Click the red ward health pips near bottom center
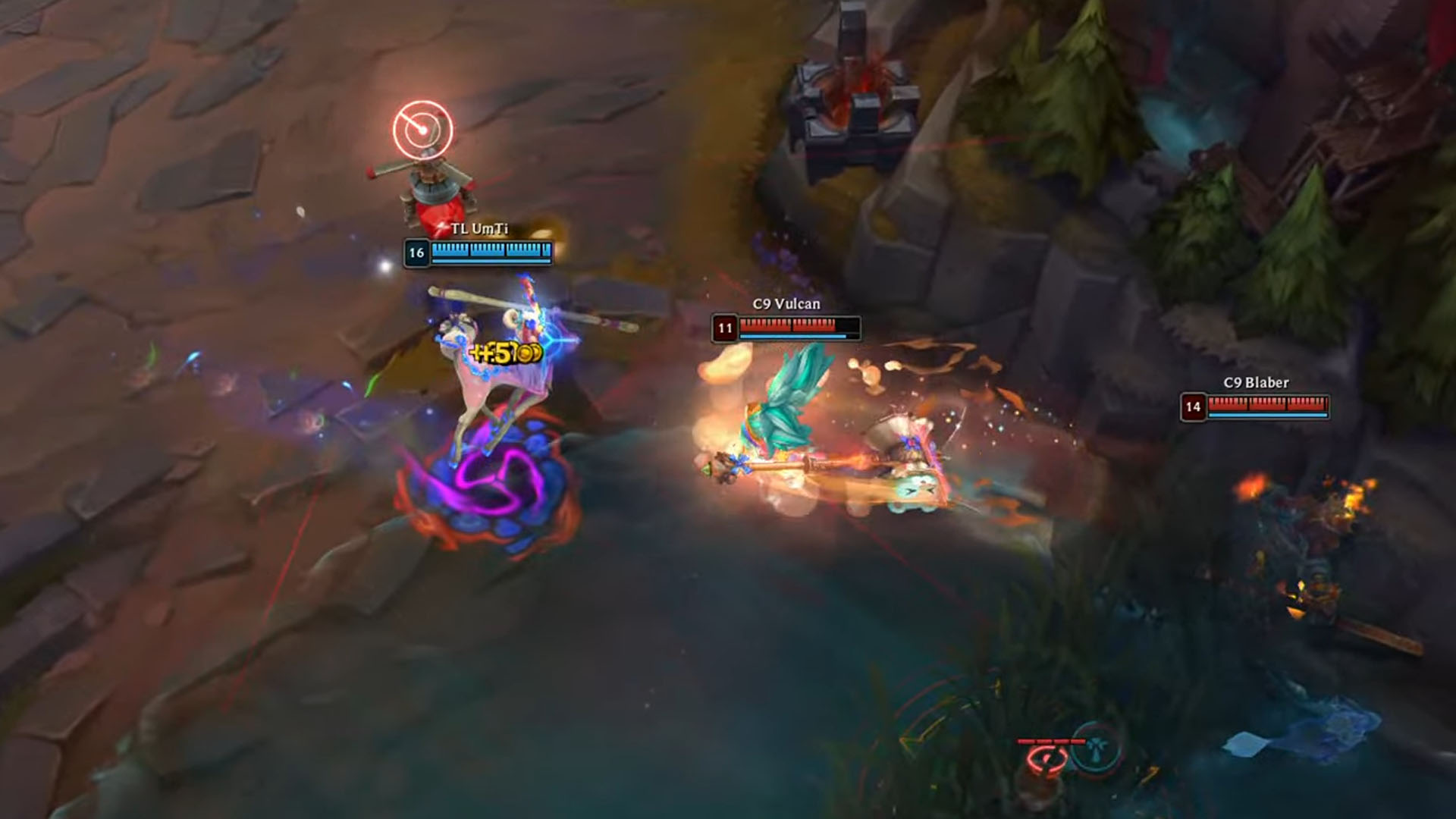The width and height of the screenshot is (1456, 819). click(x=1052, y=741)
